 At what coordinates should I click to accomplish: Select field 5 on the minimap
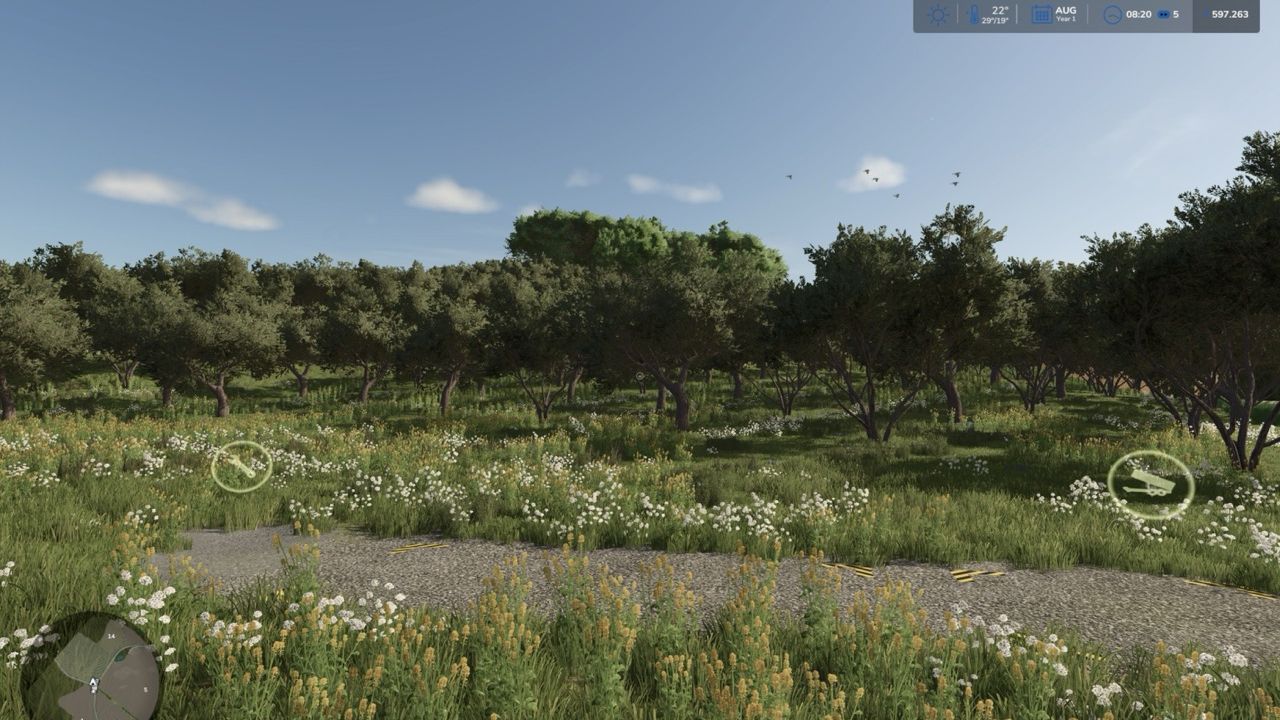click(147, 688)
